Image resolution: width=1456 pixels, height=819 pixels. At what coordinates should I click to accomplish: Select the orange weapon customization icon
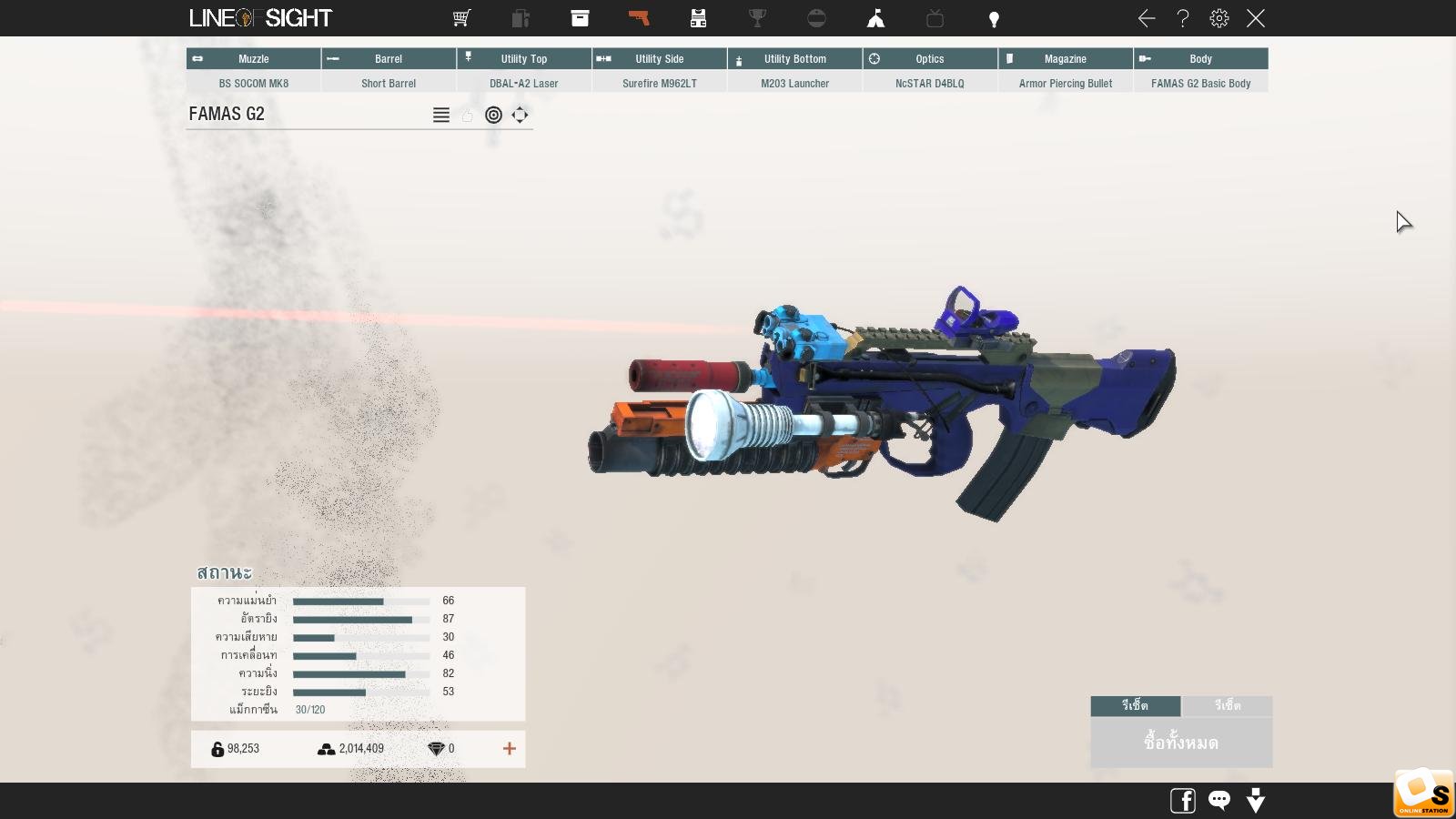pos(639,18)
